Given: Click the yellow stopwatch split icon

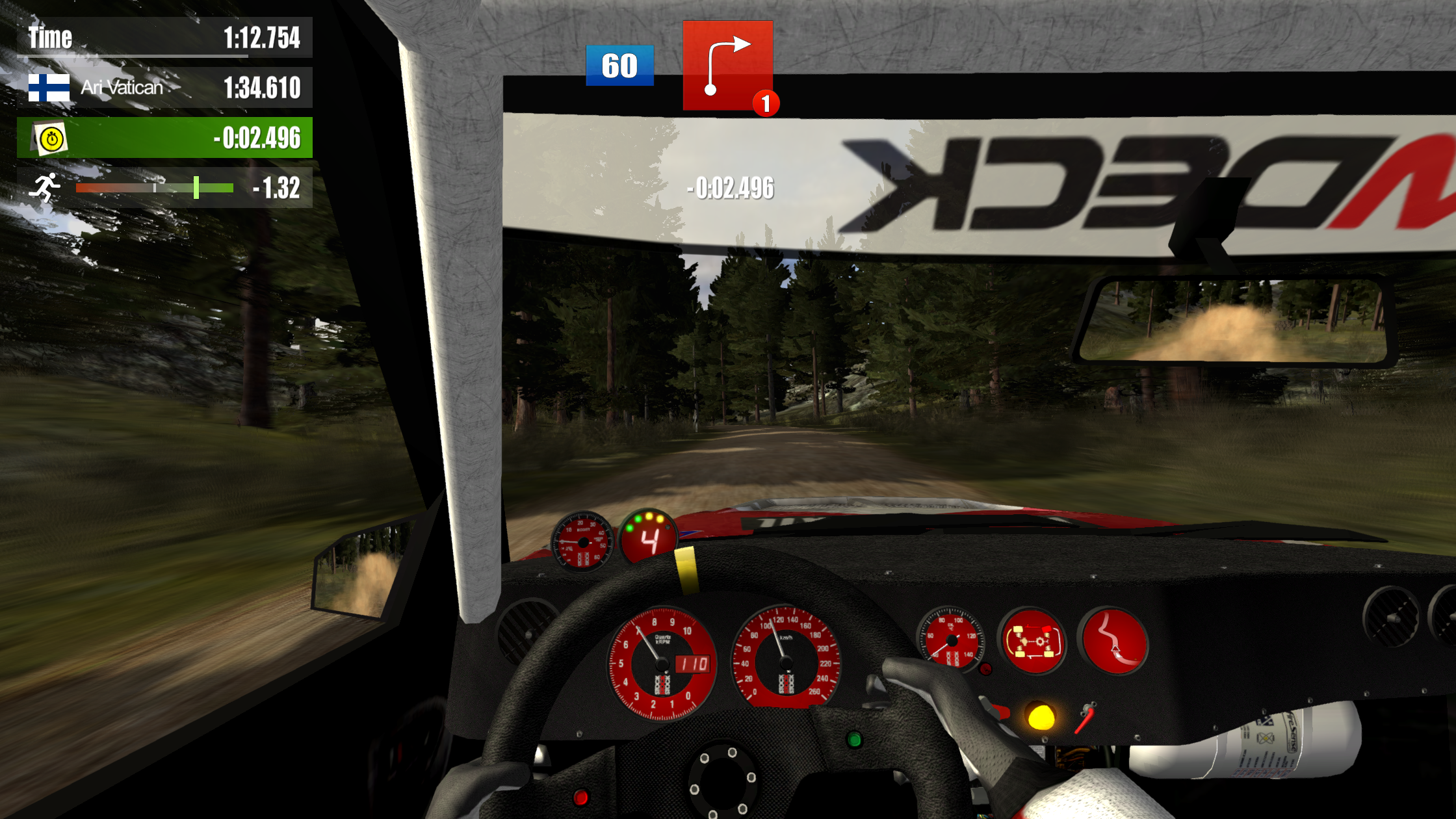Looking at the screenshot, I should [51, 138].
